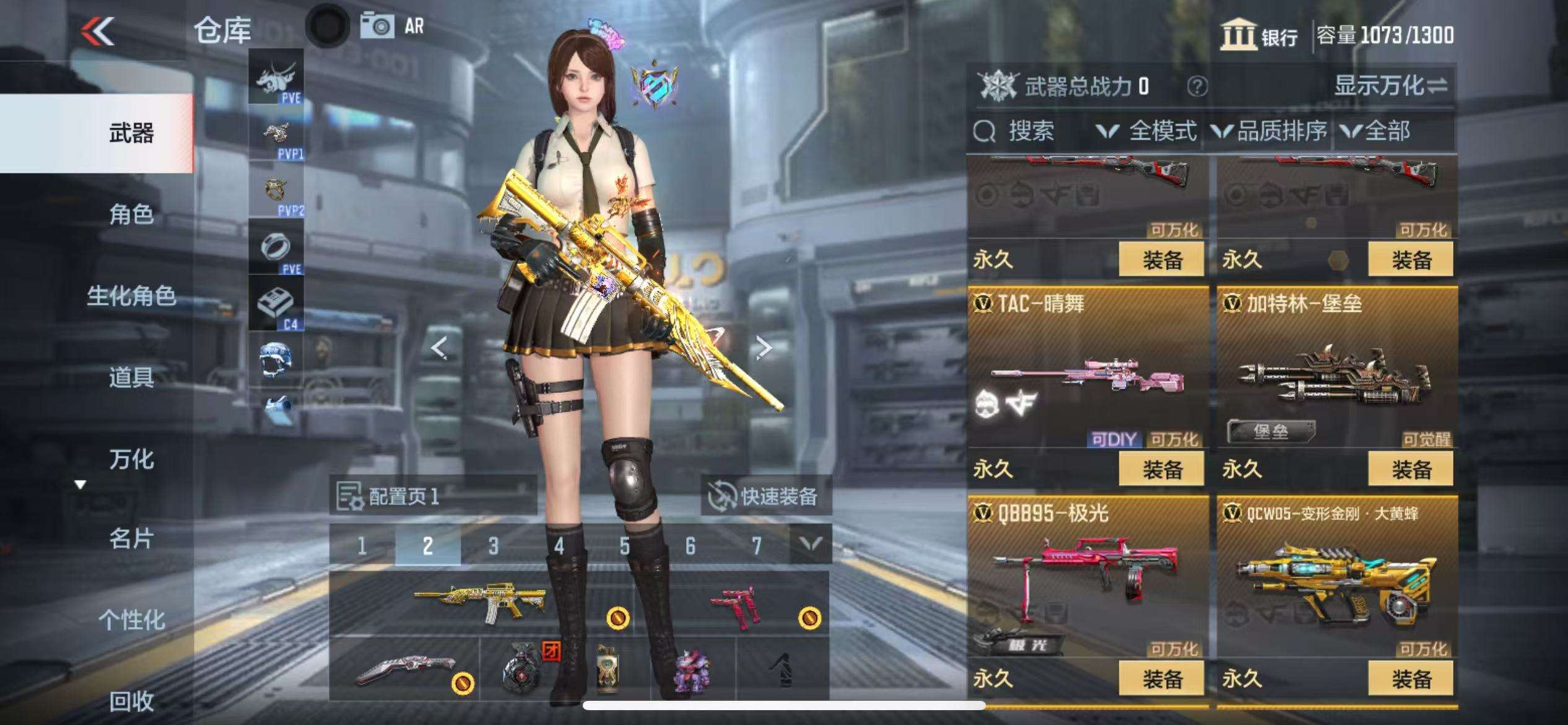Viewport: 1568px width, 725px height.
Task: Equip the QCW05-变形金刚·大黄蜂 weapon
Action: click(1411, 679)
